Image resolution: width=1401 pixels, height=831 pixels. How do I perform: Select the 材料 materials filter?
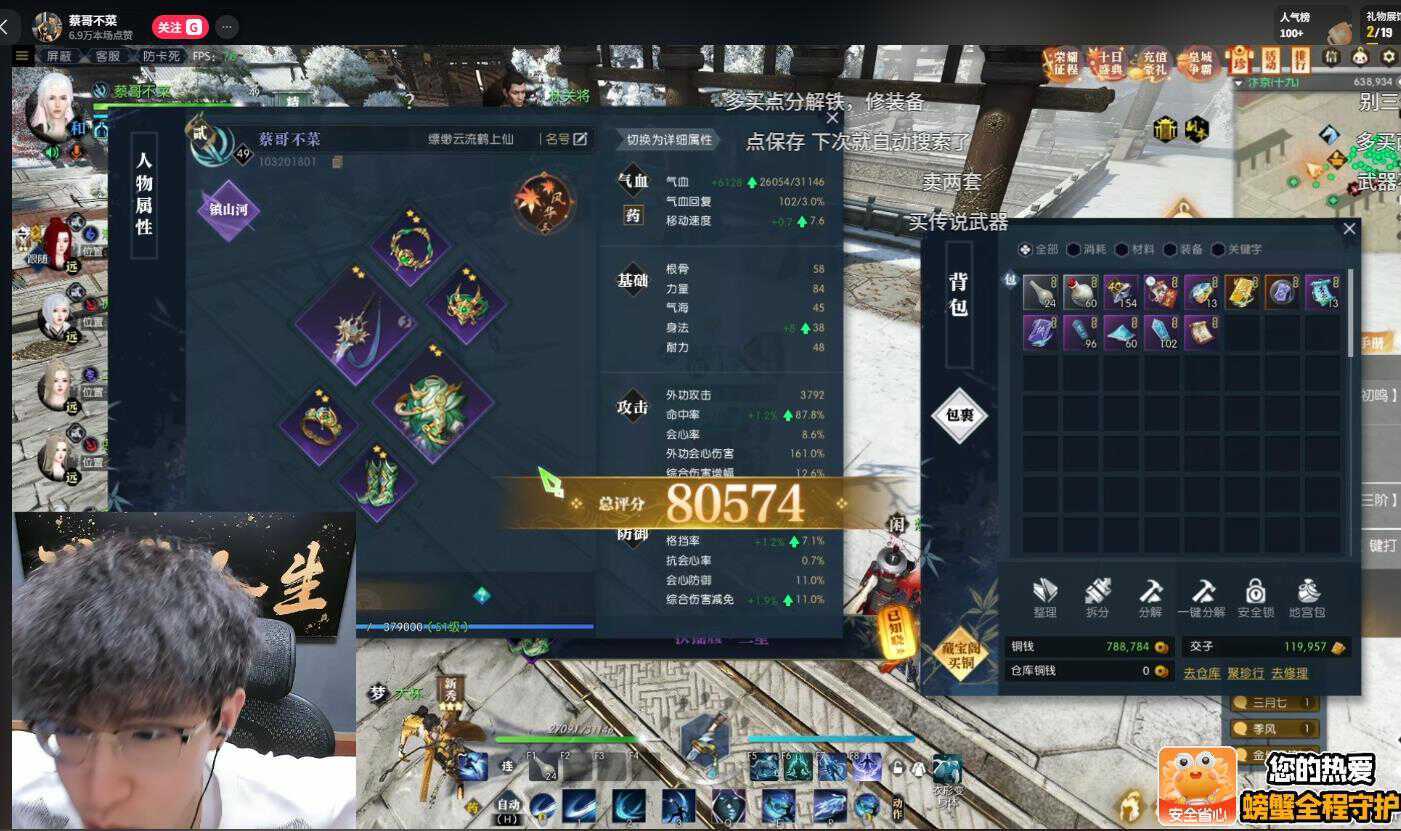click(1135, 249)
